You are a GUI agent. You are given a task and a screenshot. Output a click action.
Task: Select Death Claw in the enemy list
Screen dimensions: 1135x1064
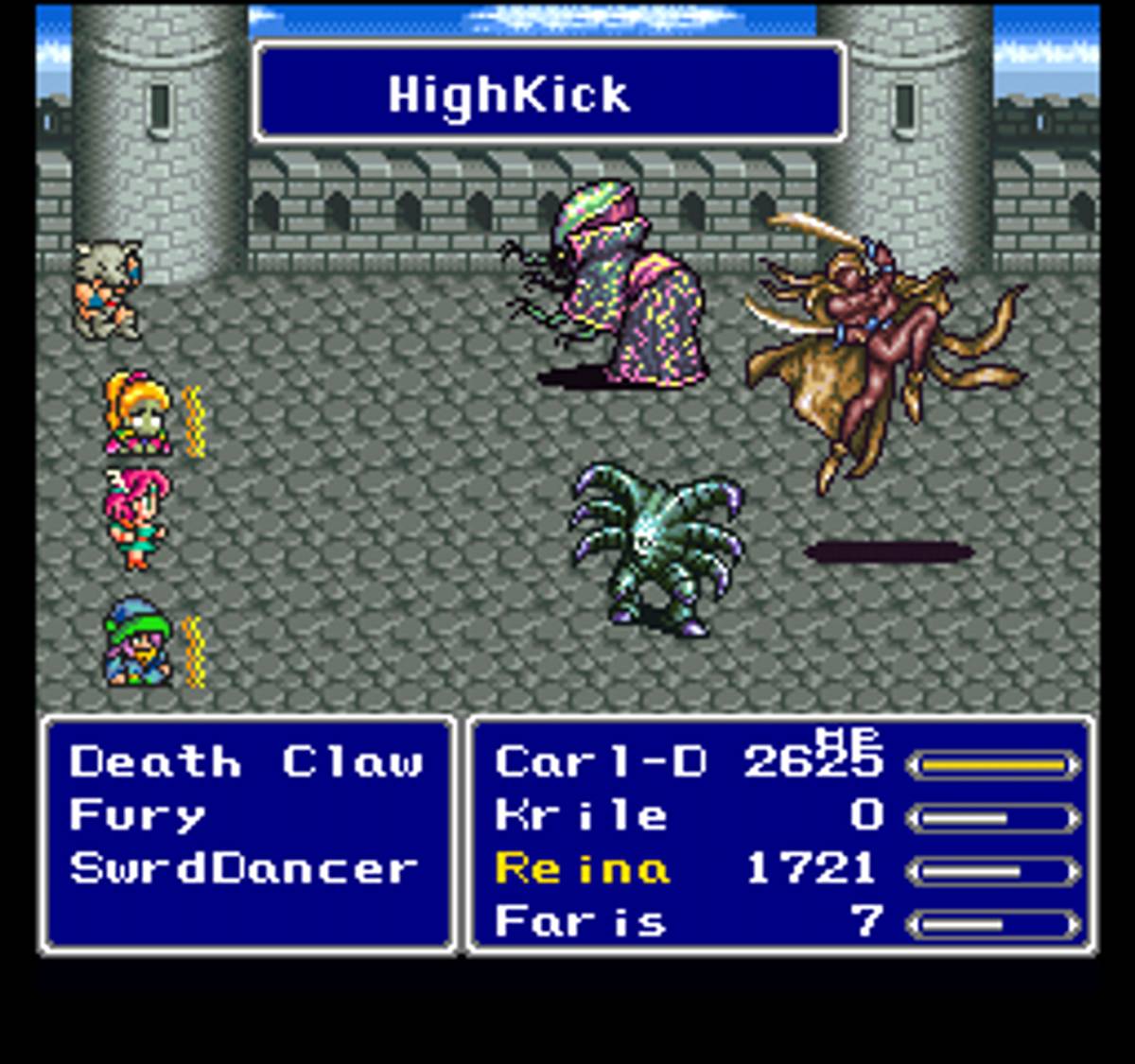click(x=246, y=762)
